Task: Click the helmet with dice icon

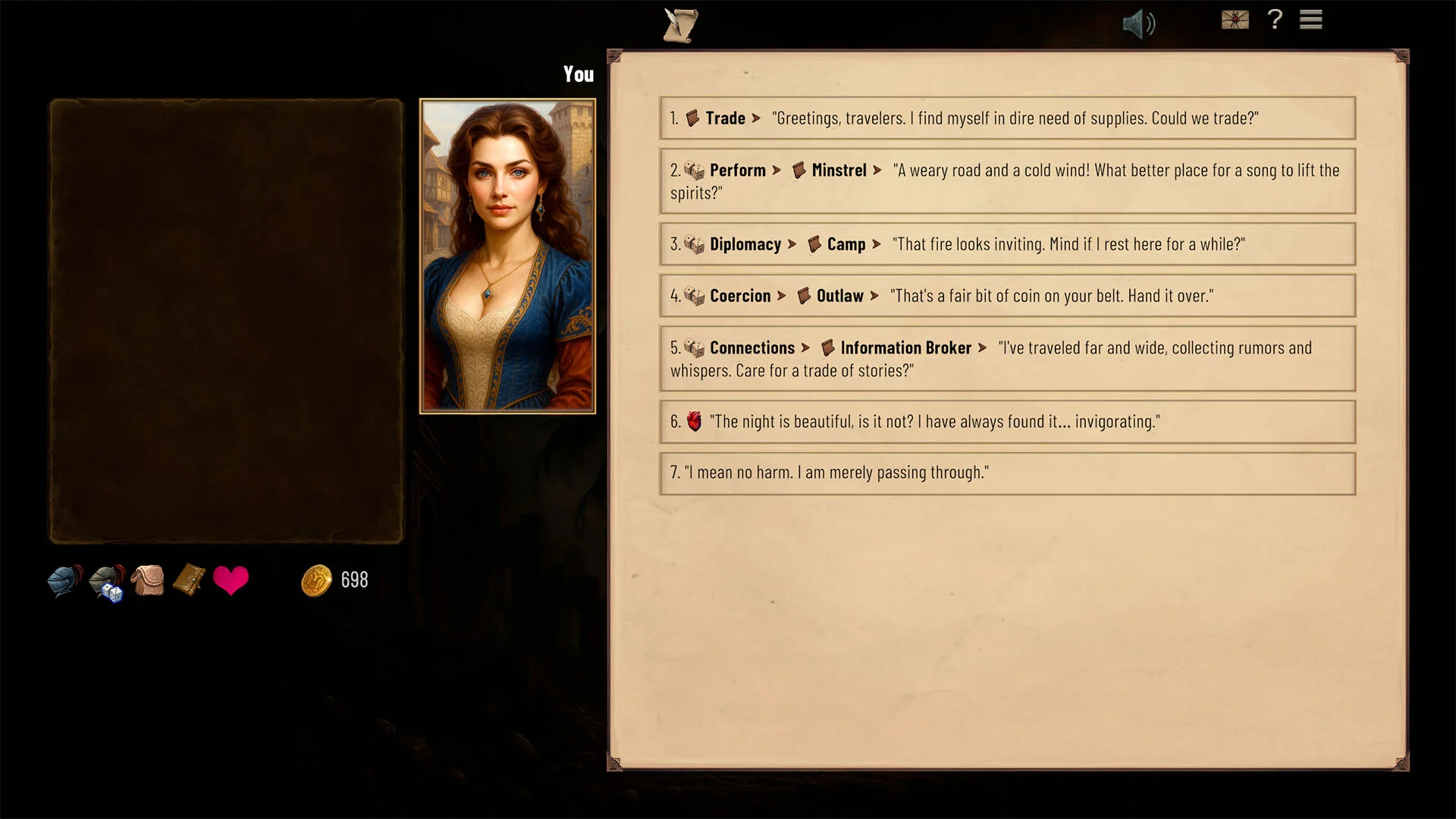Action: pyautogui.click(x=107, y=583)
